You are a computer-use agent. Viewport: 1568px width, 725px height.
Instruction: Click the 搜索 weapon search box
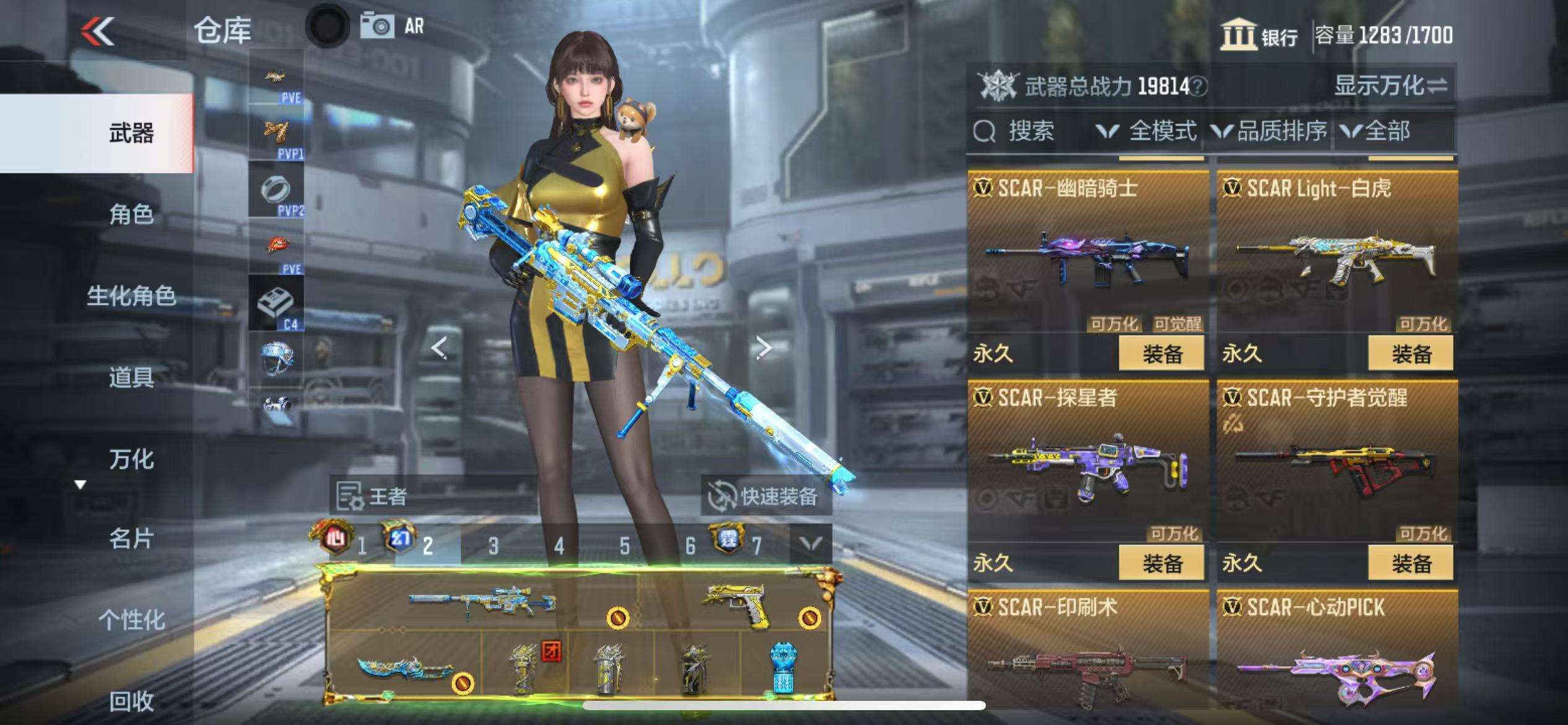tap(1028, 131)
